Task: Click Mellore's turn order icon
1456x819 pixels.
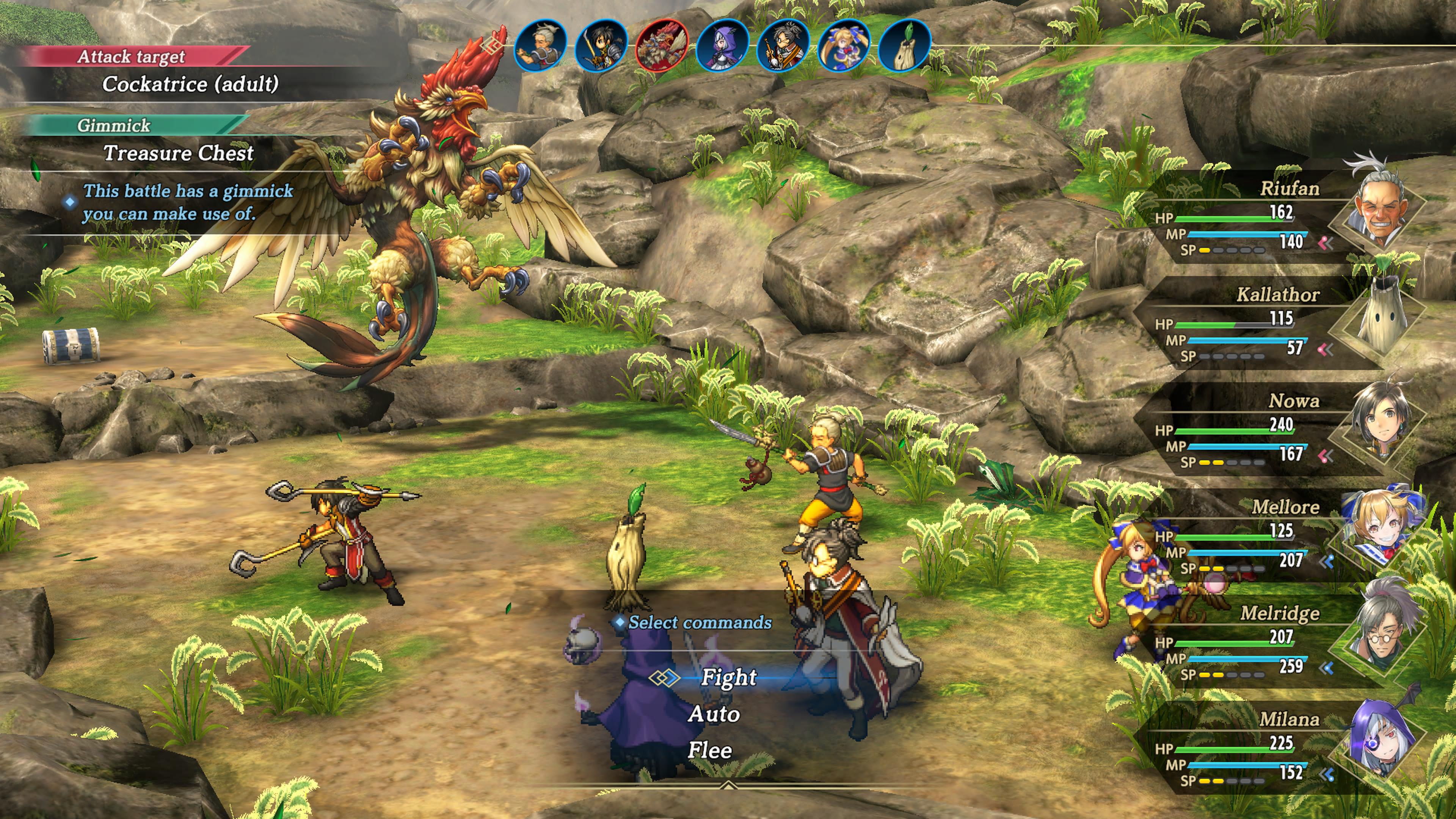Action: pyautogui.click(x=843, y=45)
